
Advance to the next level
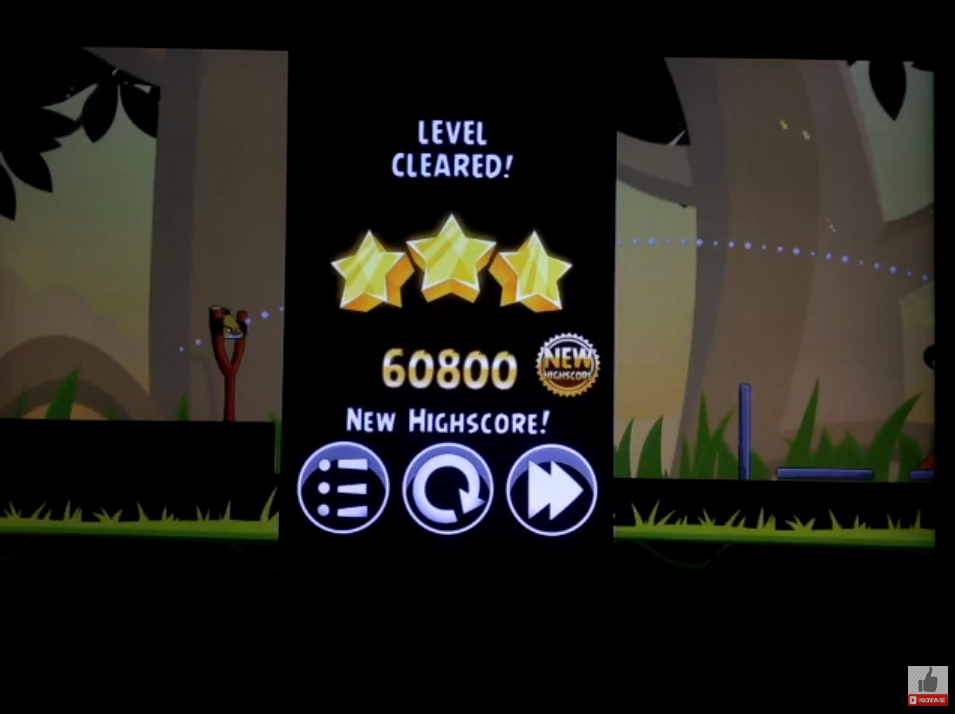tap(551, 490)
